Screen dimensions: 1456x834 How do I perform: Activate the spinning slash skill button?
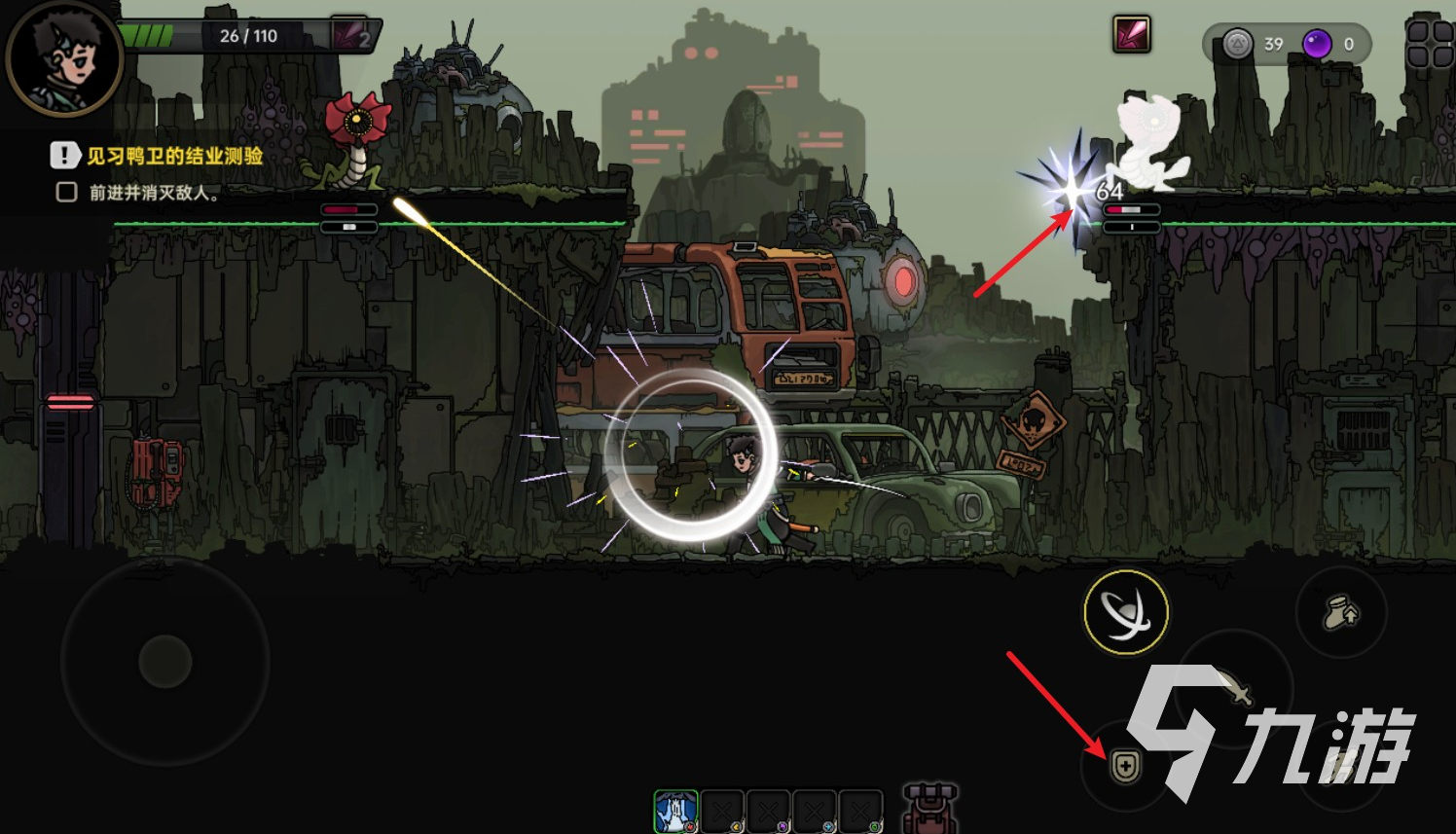tap(1126, 613)
